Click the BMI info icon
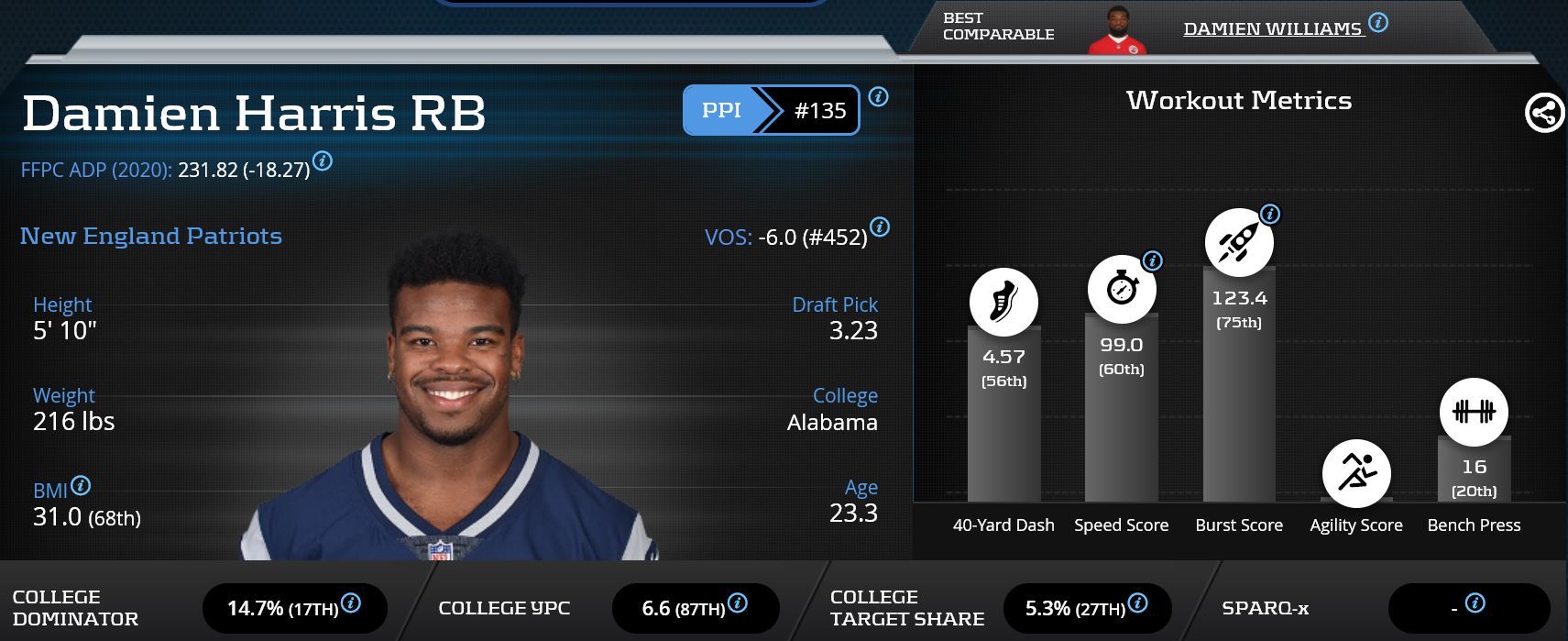Screen dimensions: 1568x641 pos(81,485)
